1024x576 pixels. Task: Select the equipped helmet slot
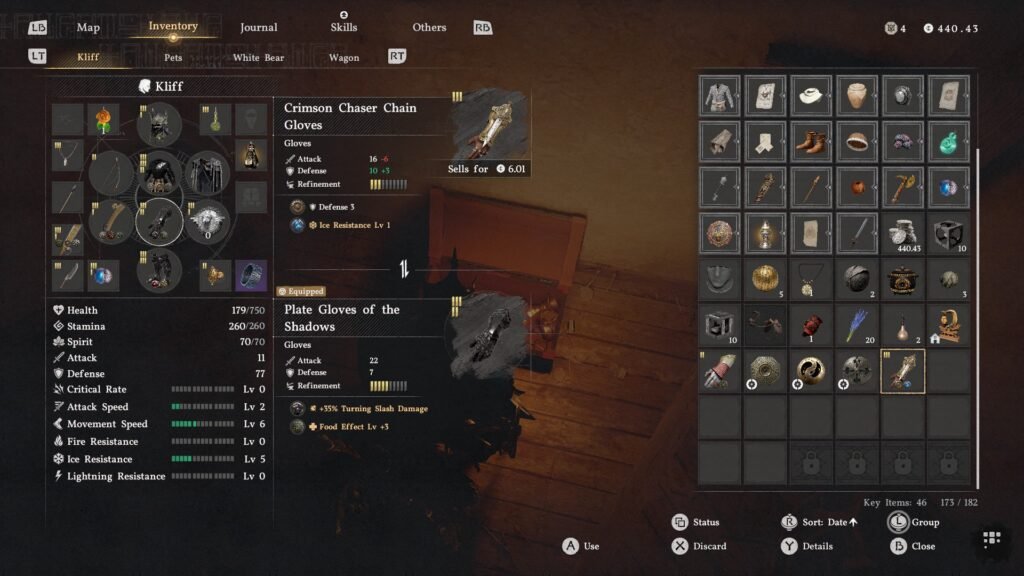(x=158, y=124)
